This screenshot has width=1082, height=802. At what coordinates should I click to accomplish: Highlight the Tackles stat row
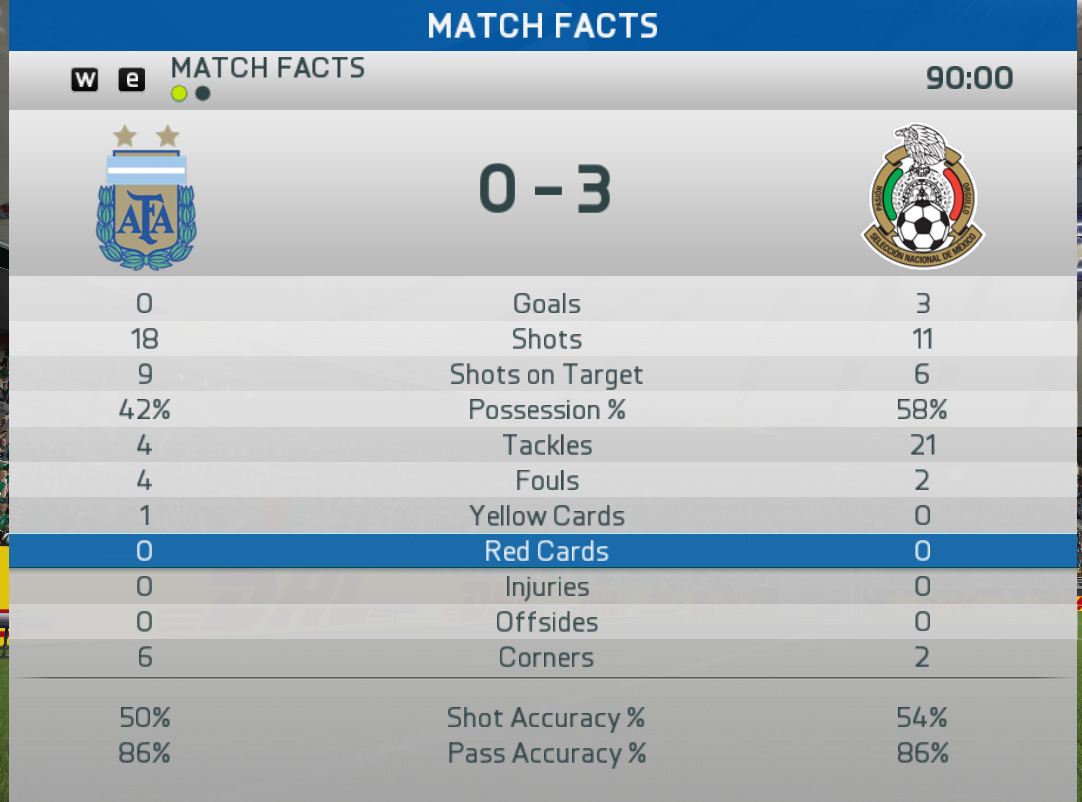[x=546, y=445]
